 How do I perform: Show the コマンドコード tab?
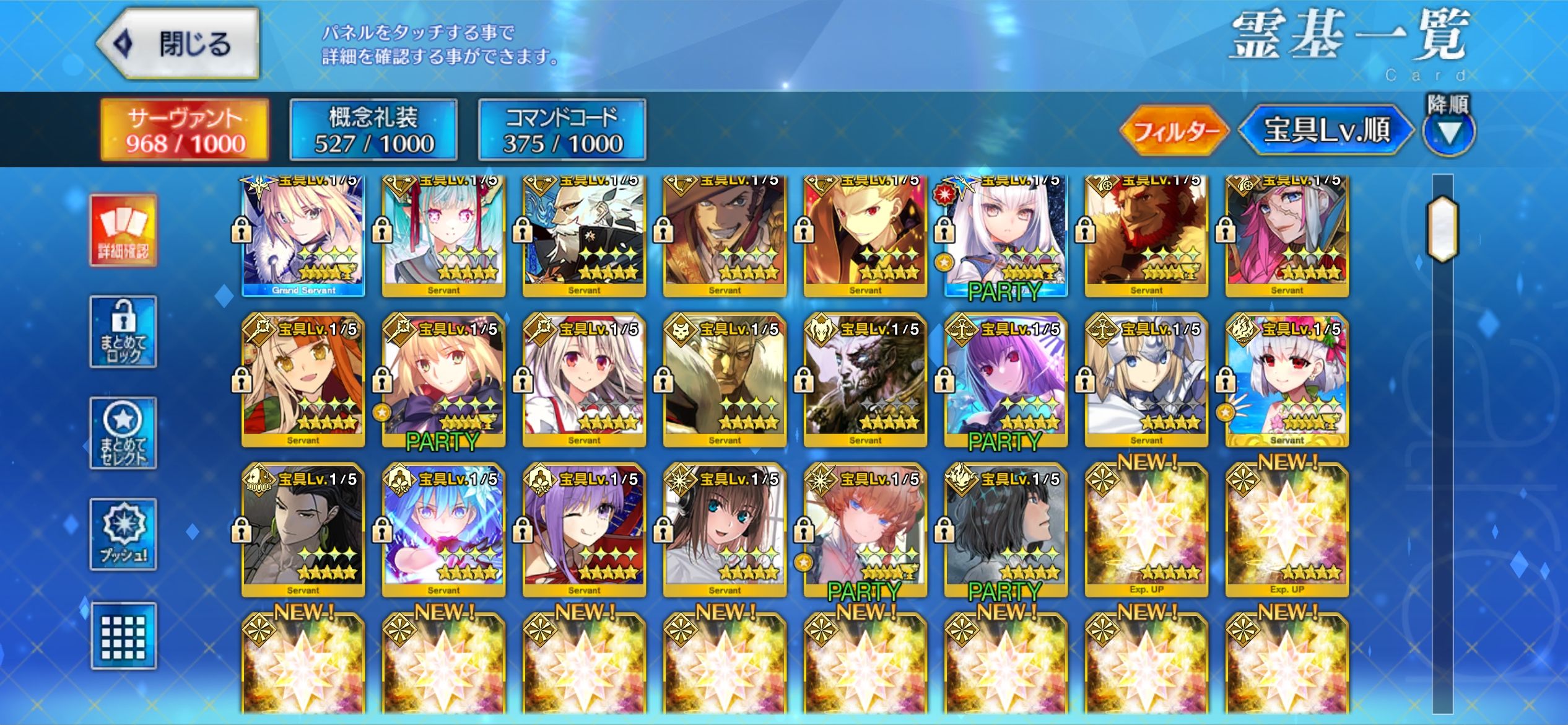(x=562, y=130)
